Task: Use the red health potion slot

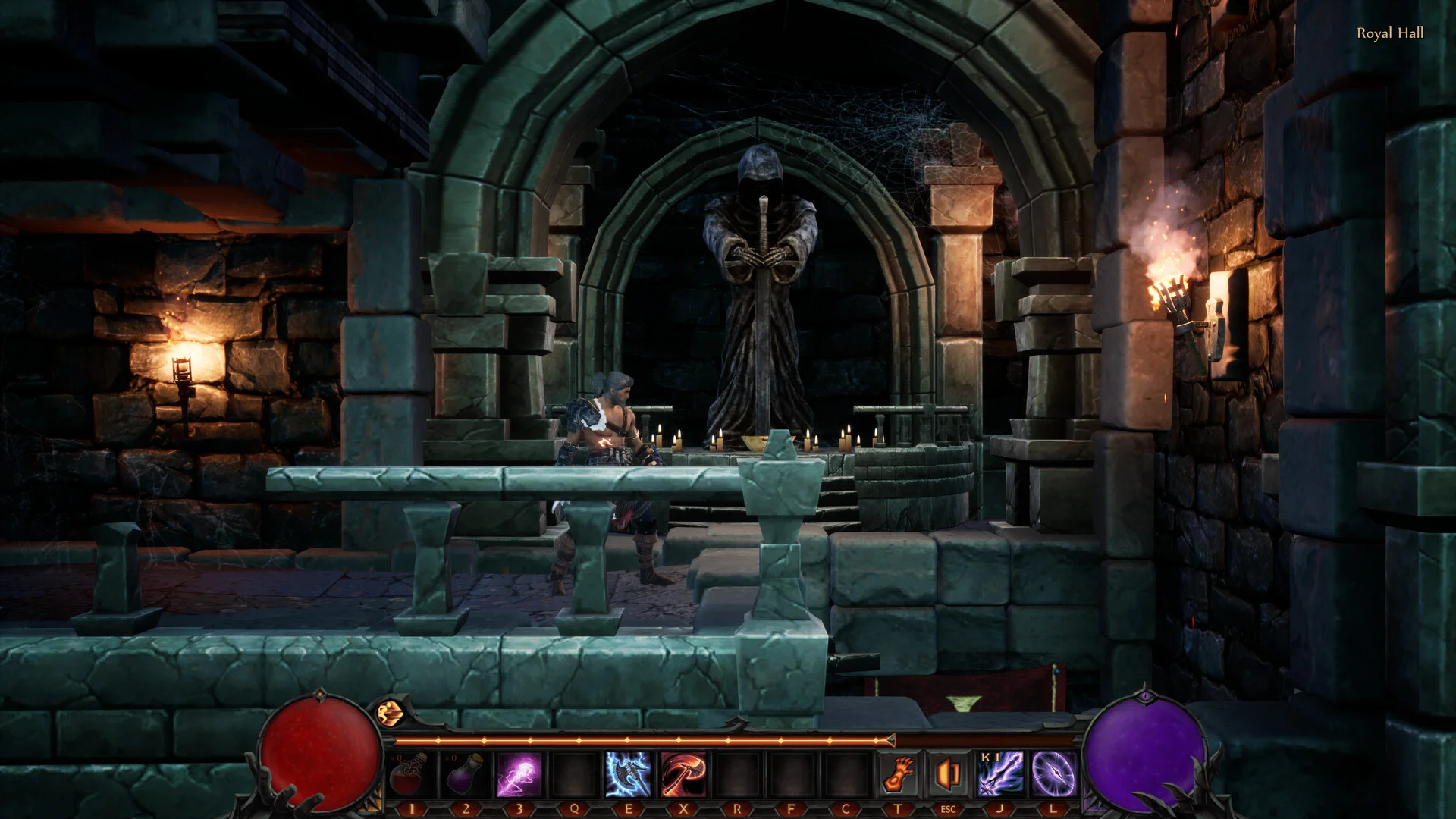Action: [x=410, y=774]
